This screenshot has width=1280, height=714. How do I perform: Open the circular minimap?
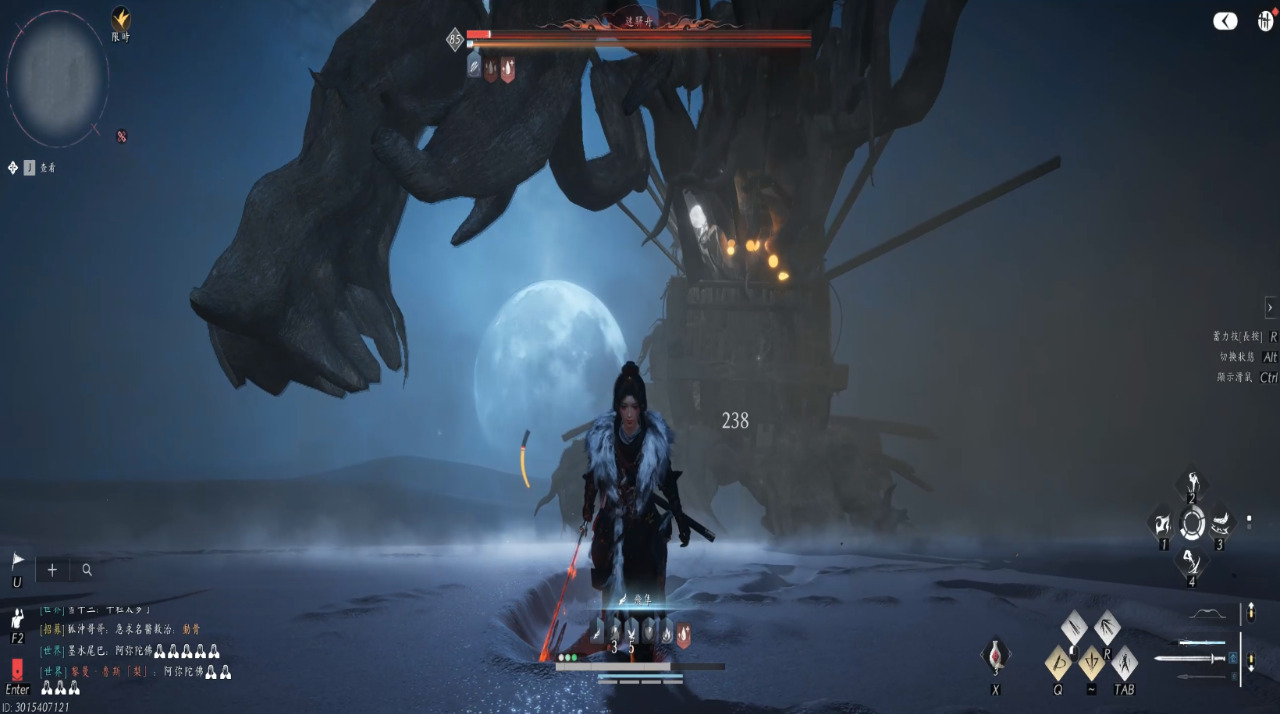coord(57,78)
